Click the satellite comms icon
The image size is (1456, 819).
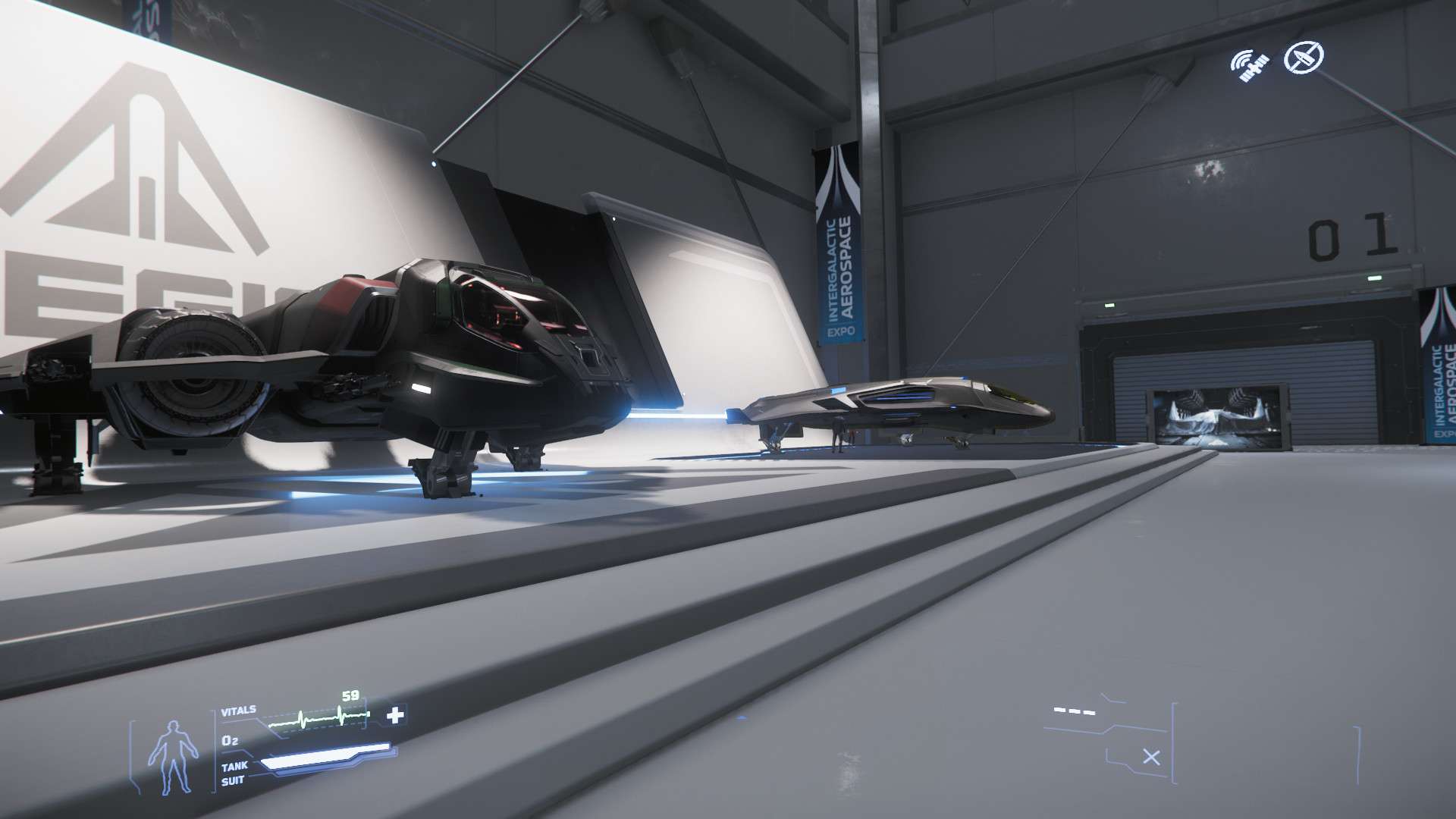1249,65
